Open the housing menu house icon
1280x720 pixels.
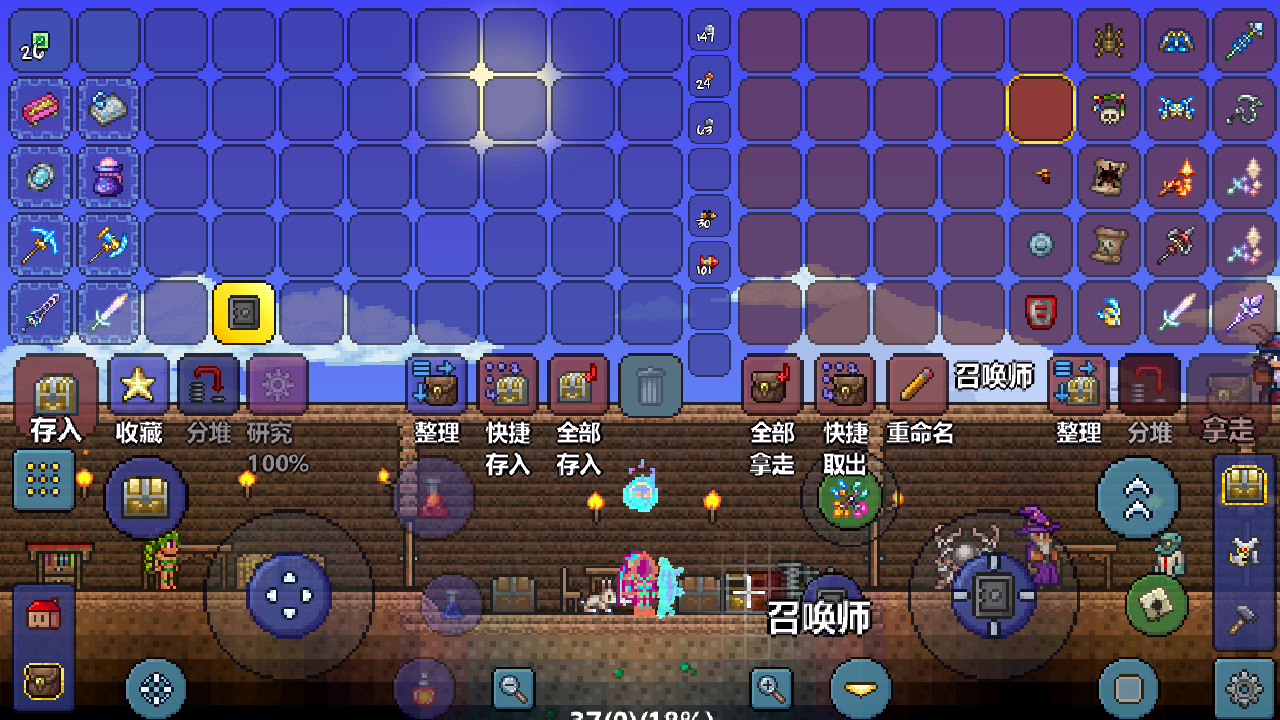coord(43,615)
